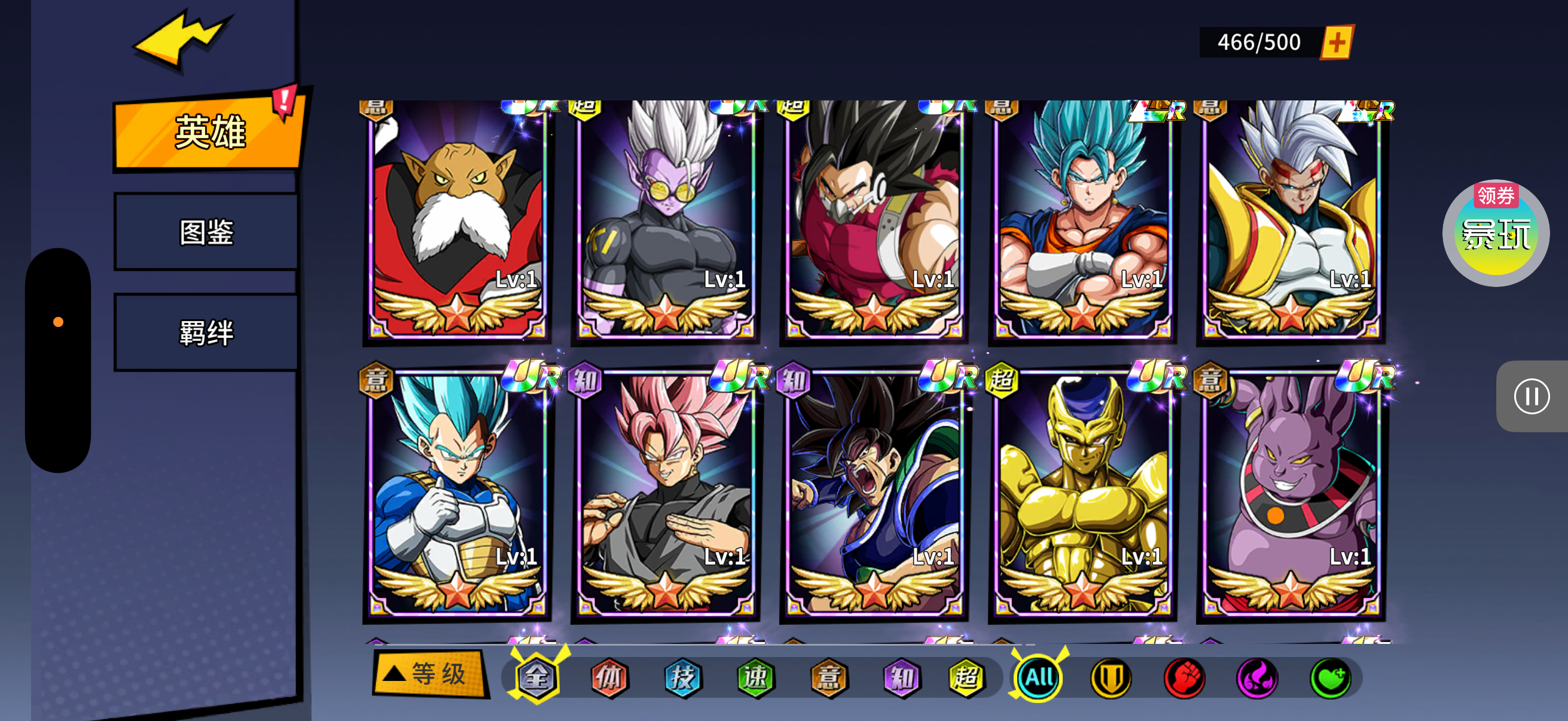This screenshot has height=721, width=1568.
Task: Filter heroes by 全 (all types)
Action: pyautogui.click(x=537, y=677)
